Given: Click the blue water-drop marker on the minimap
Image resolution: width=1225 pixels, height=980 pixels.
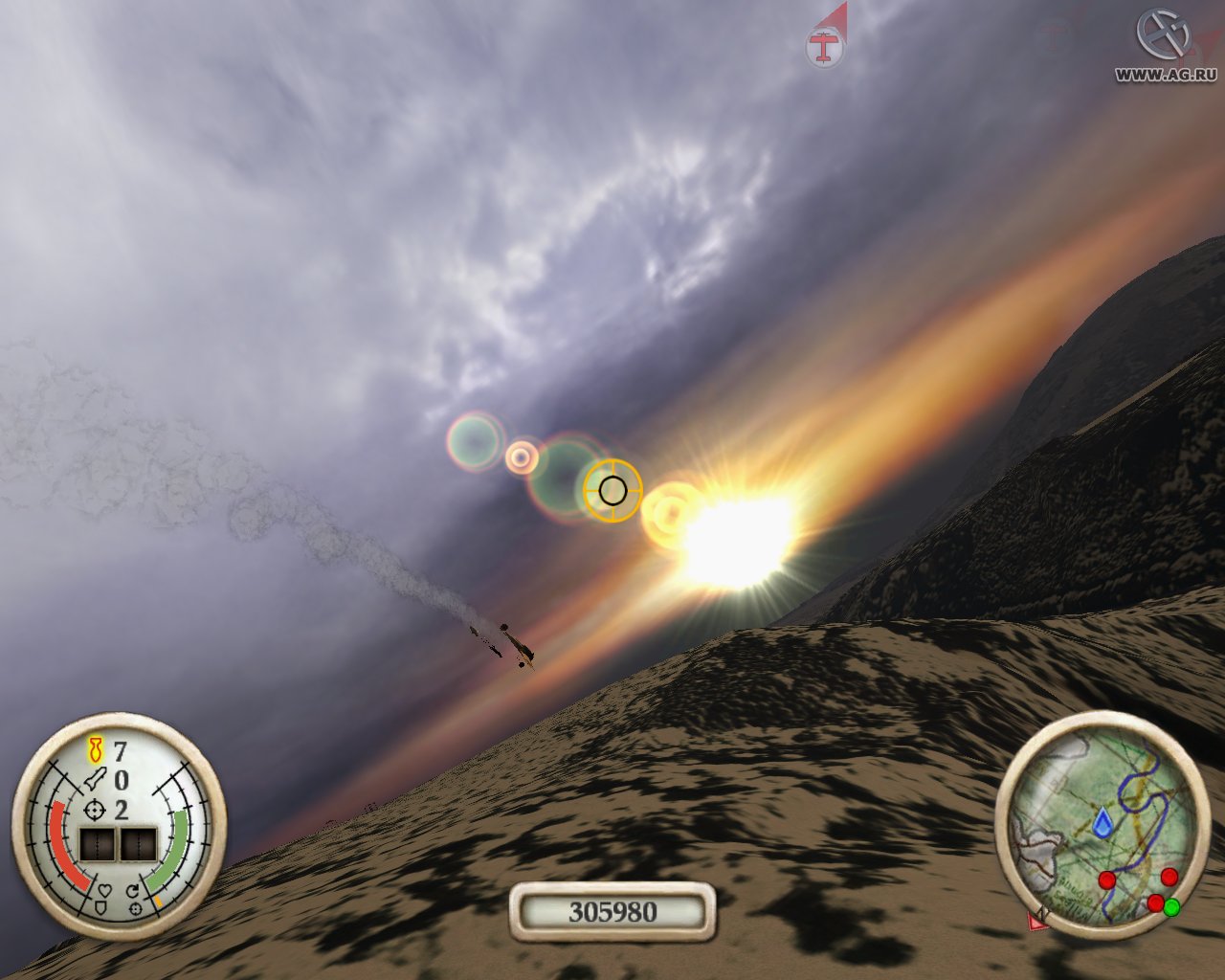Looking at the screenshot, I should (x=1102, y=822).
